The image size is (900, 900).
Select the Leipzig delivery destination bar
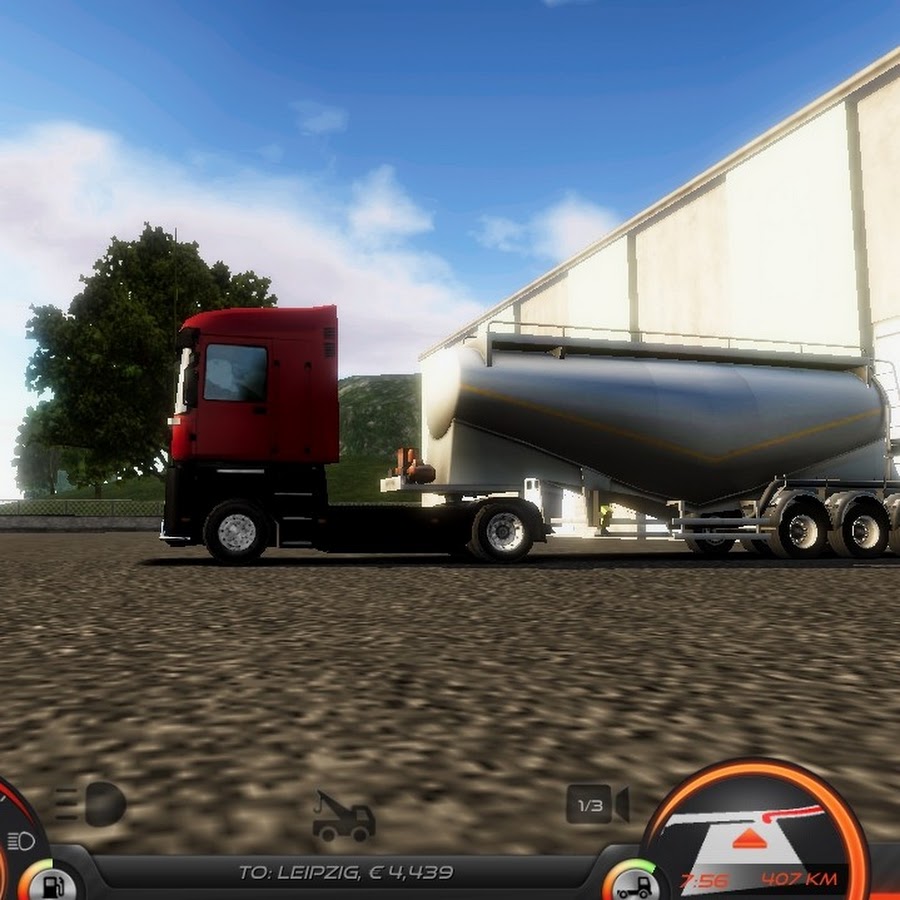[346, 872]
